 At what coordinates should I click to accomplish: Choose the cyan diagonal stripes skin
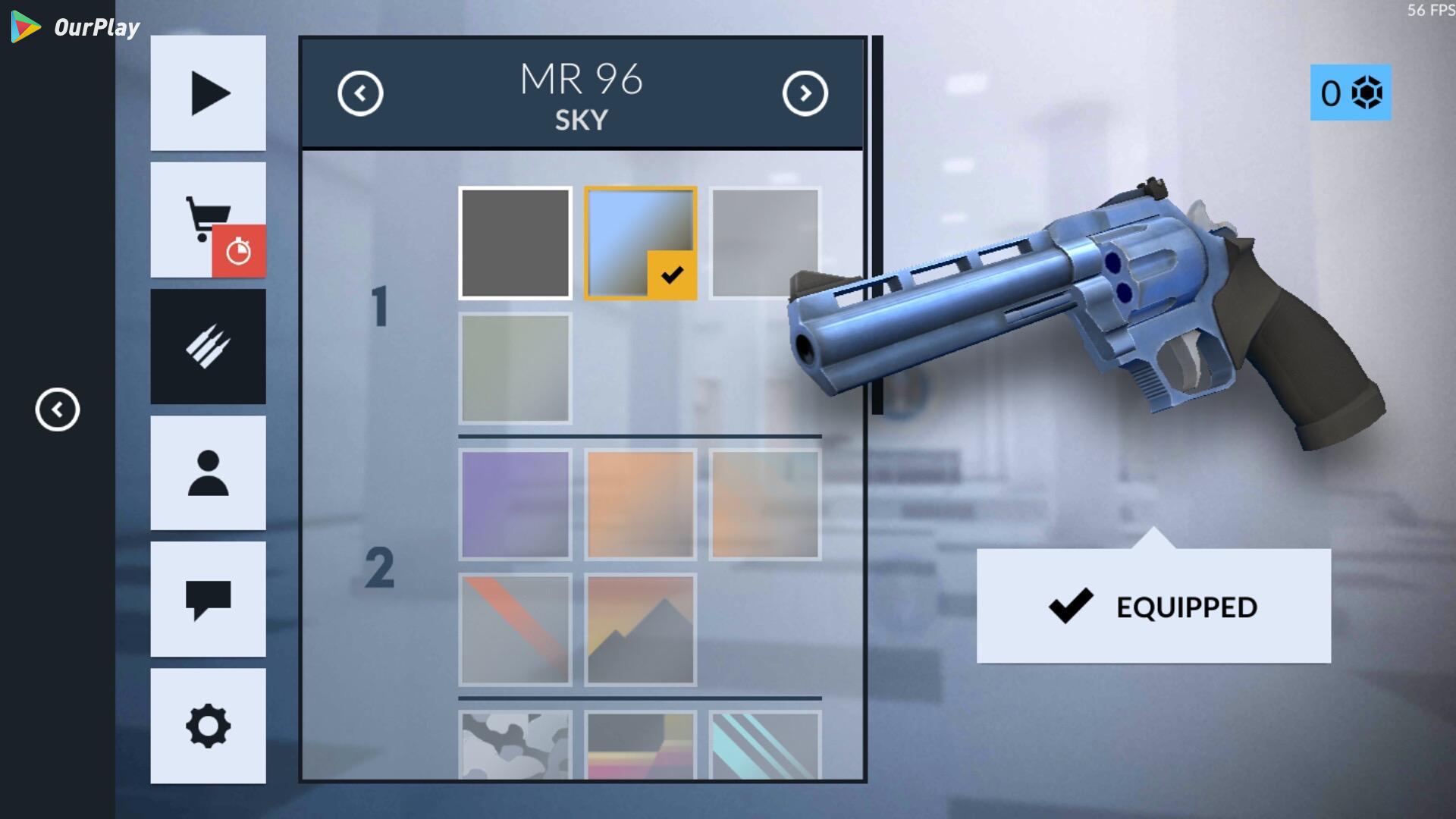[x=765, y=744]
